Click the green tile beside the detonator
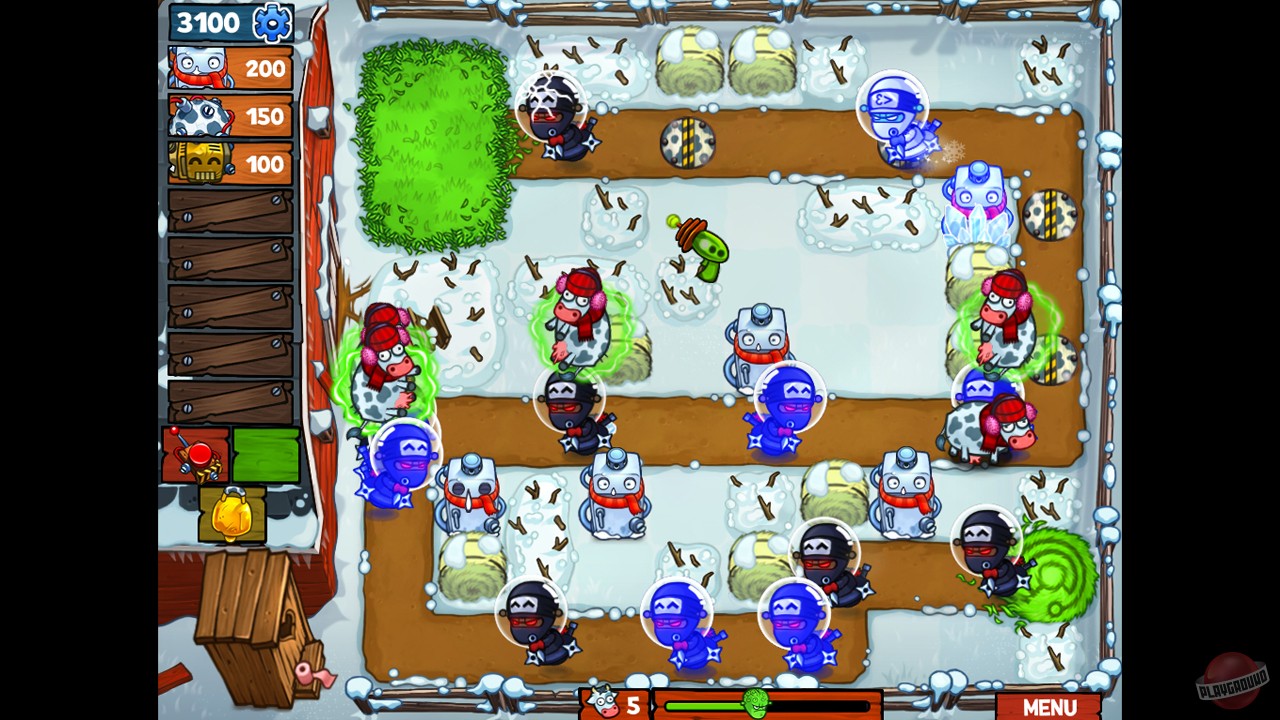Viewport: 1280px width, 720px height. point(268,455)
